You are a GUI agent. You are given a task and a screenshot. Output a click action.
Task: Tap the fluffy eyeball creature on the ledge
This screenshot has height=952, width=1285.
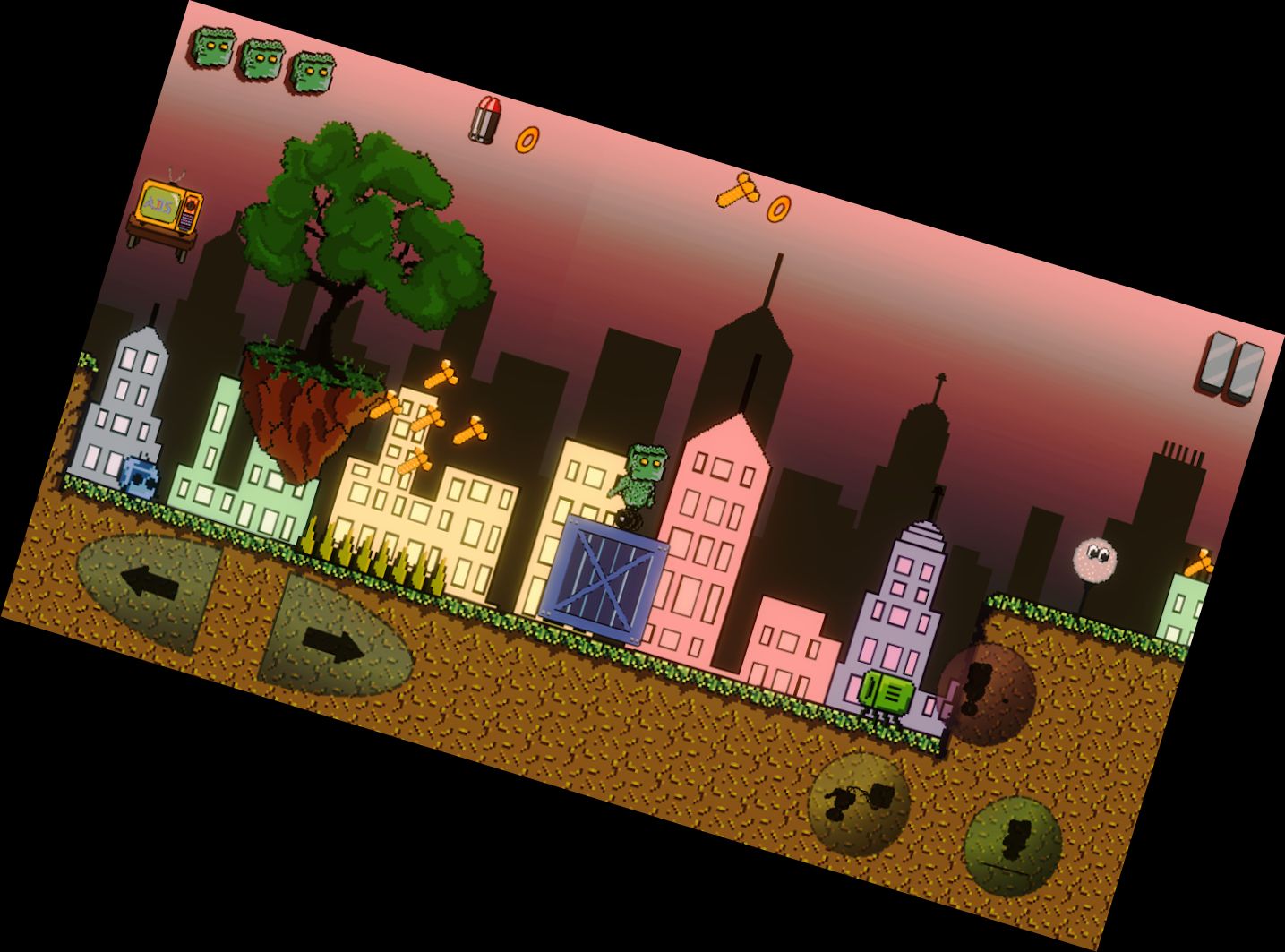click(x=1094, y=559)
